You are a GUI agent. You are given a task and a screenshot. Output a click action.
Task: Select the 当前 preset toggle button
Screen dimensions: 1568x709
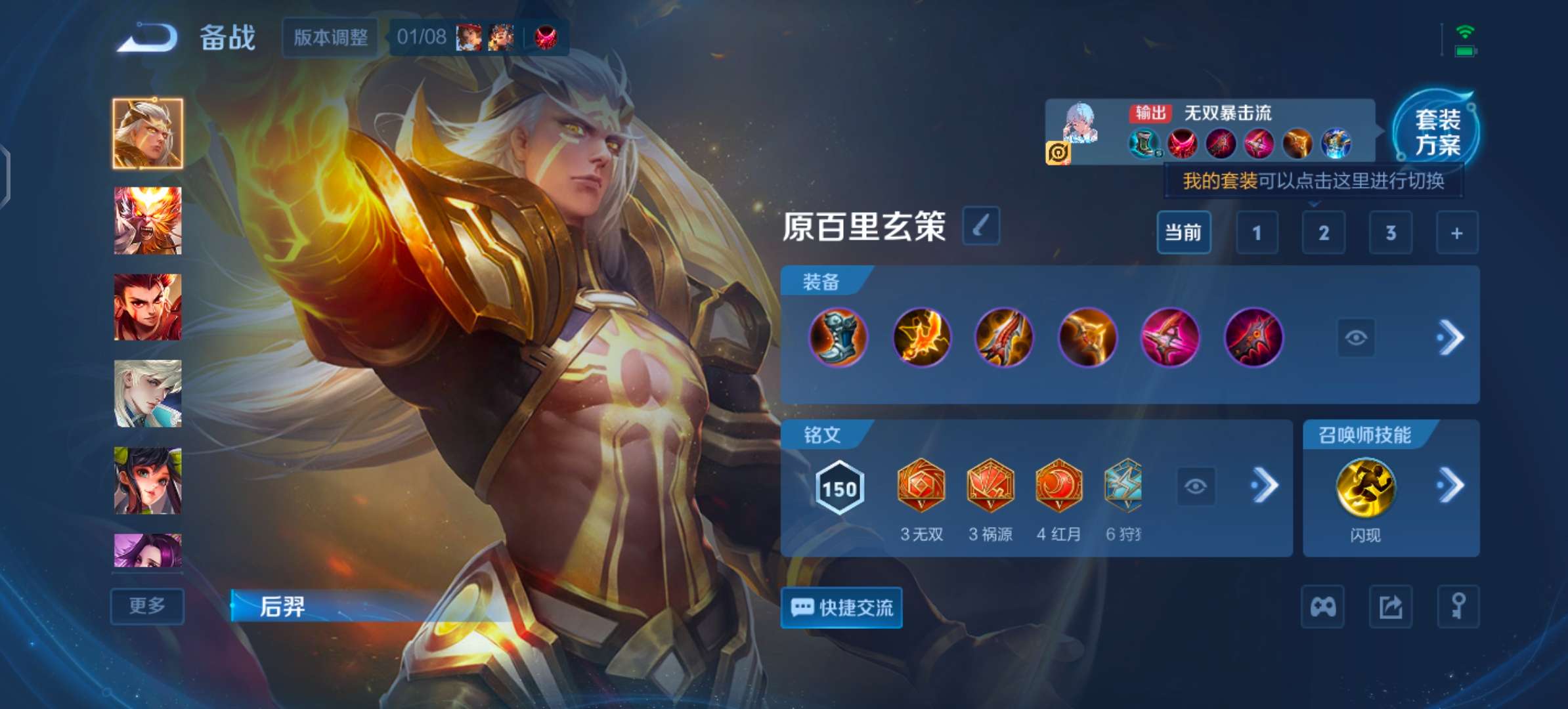pyautogui.click(x=1185, y=233)
